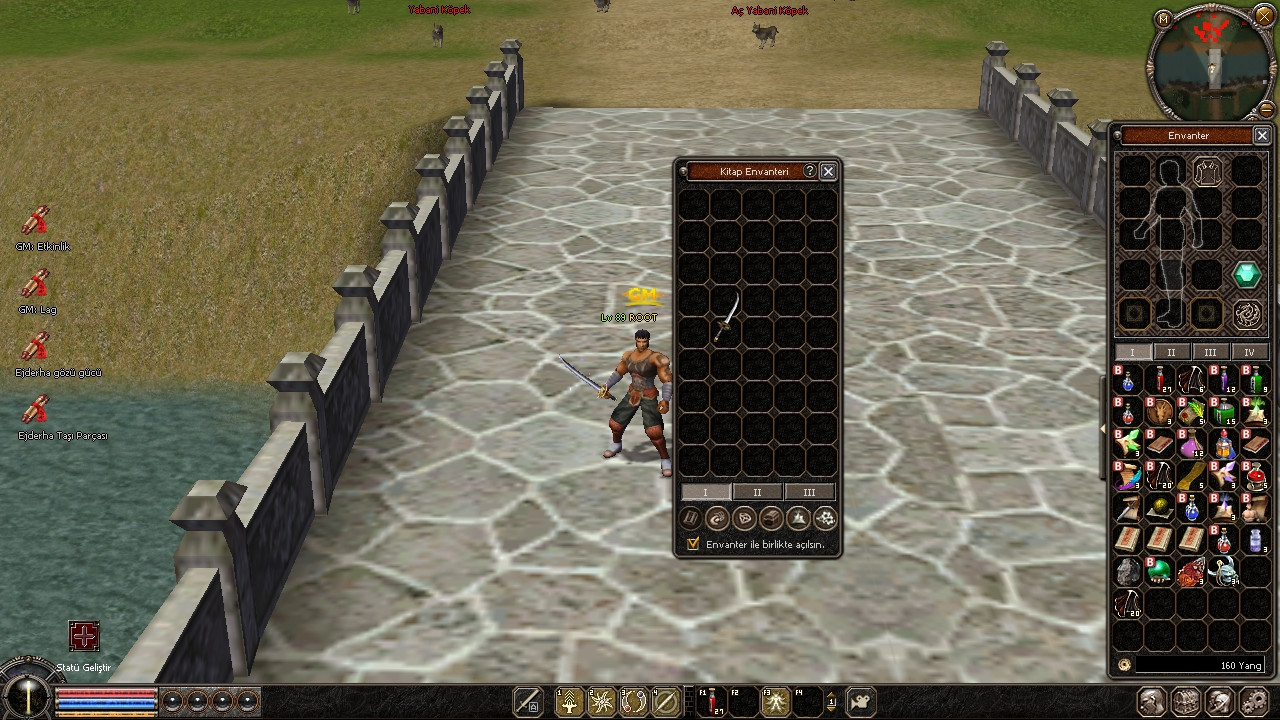1280x720 pixels.
Task: Activate the GM: Lag scroll
Action: coord(36,285)
